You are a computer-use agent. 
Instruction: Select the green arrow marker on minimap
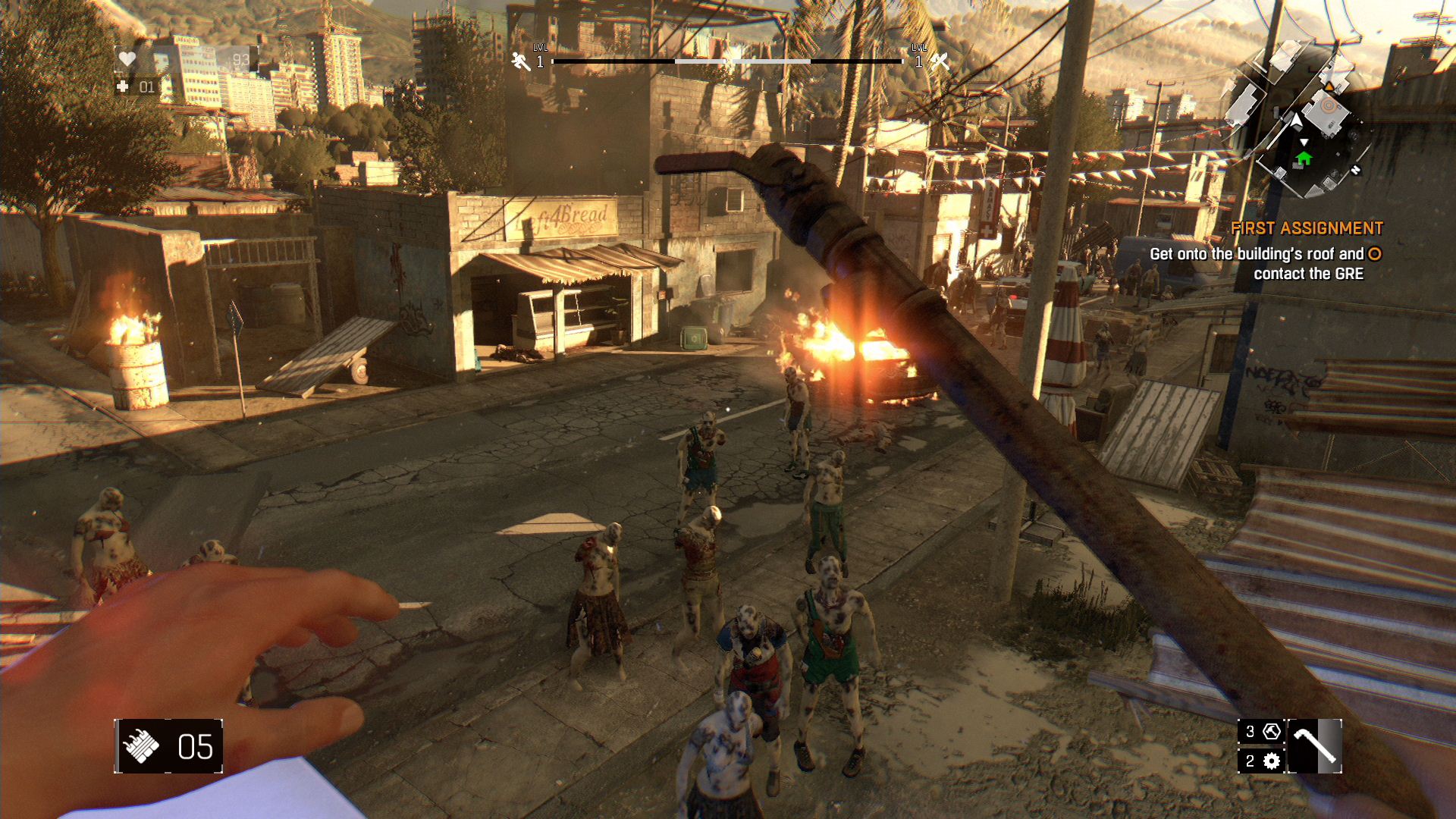coord(1304,158)
